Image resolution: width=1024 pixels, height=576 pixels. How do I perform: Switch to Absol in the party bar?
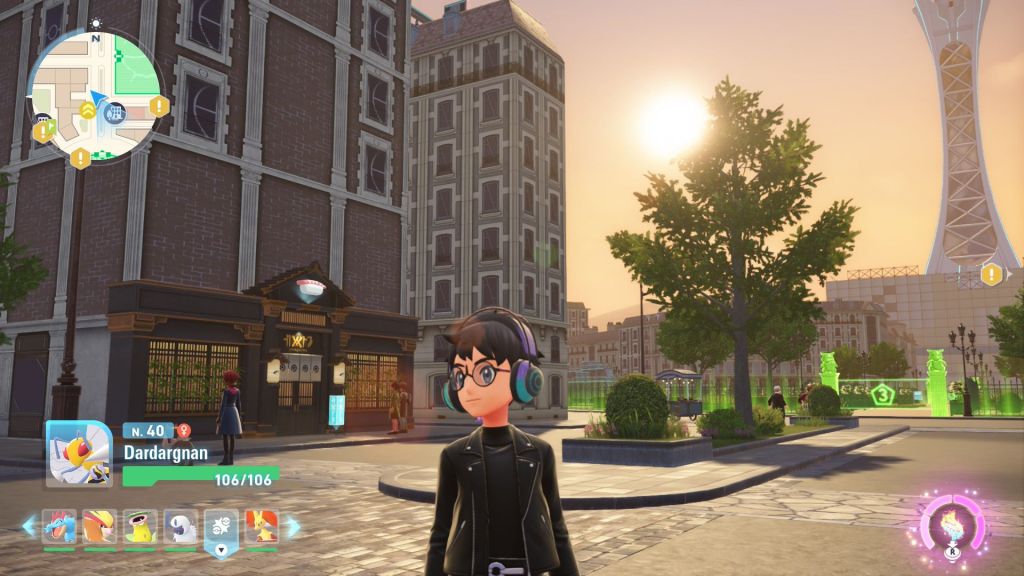tap(181, 525)
